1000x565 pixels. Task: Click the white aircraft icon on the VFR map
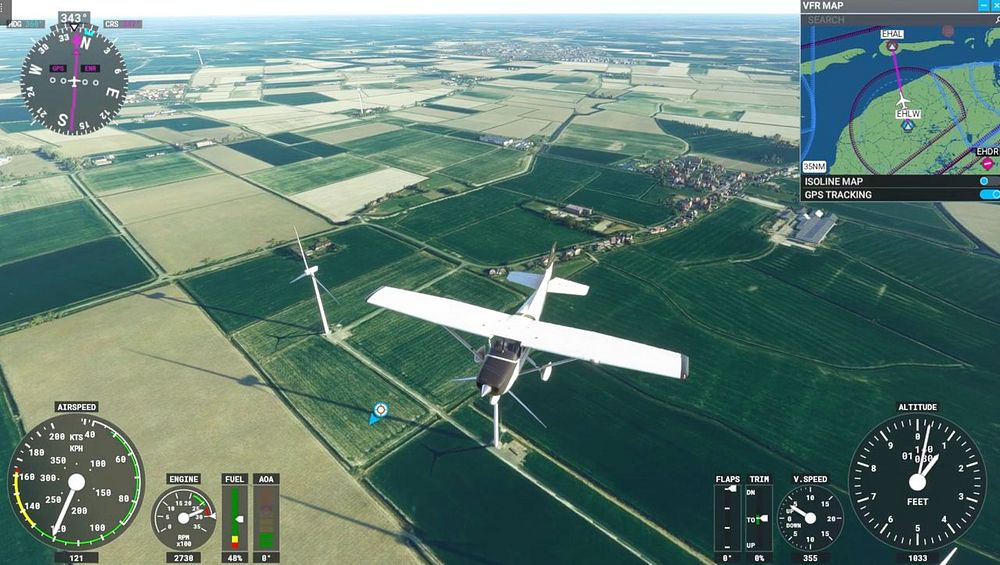pos(903,101)
